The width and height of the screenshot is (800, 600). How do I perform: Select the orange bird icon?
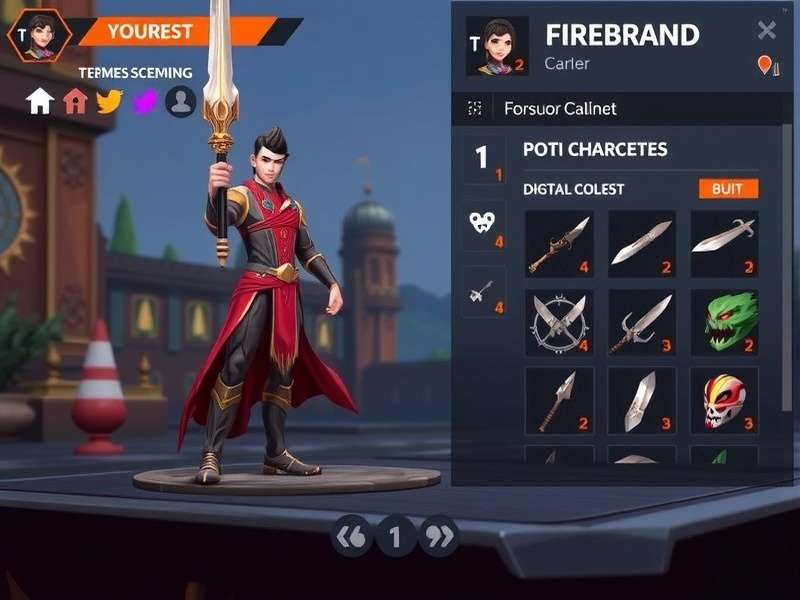(109, 101)
